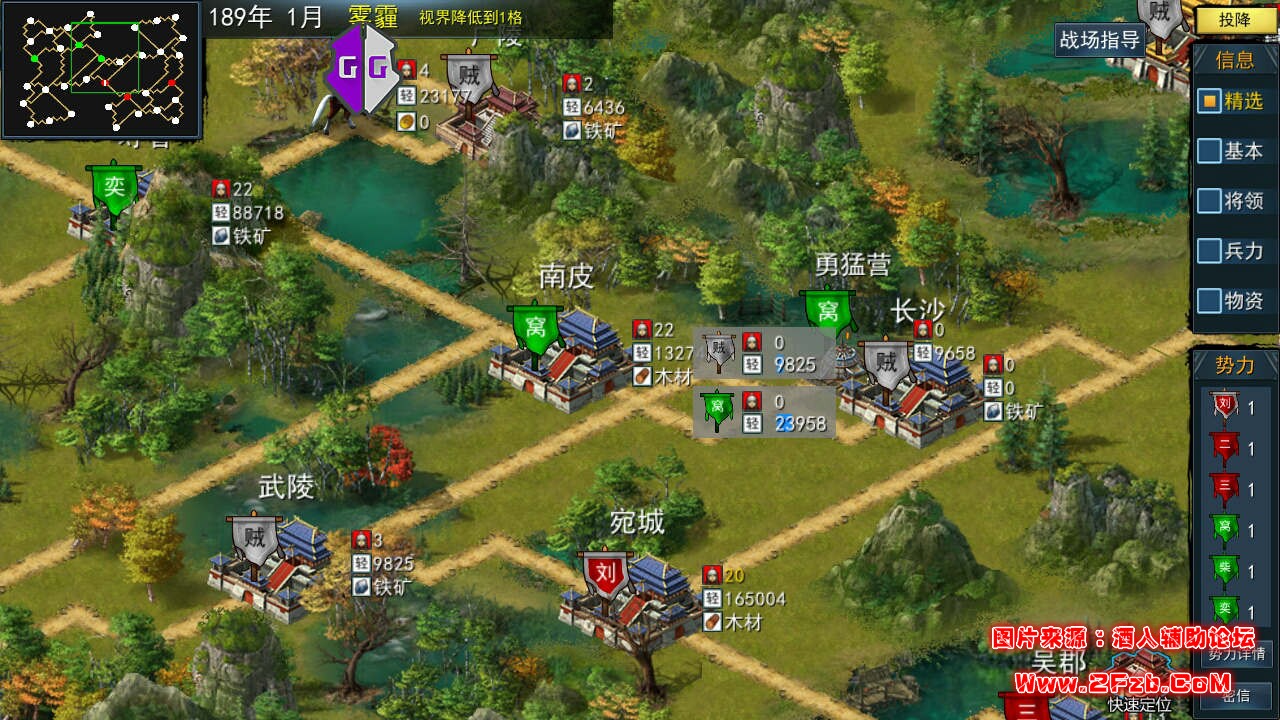Toggle the 精选 info checkbox
Viewport: 1280px width, 720px height.
[1209, 101]
